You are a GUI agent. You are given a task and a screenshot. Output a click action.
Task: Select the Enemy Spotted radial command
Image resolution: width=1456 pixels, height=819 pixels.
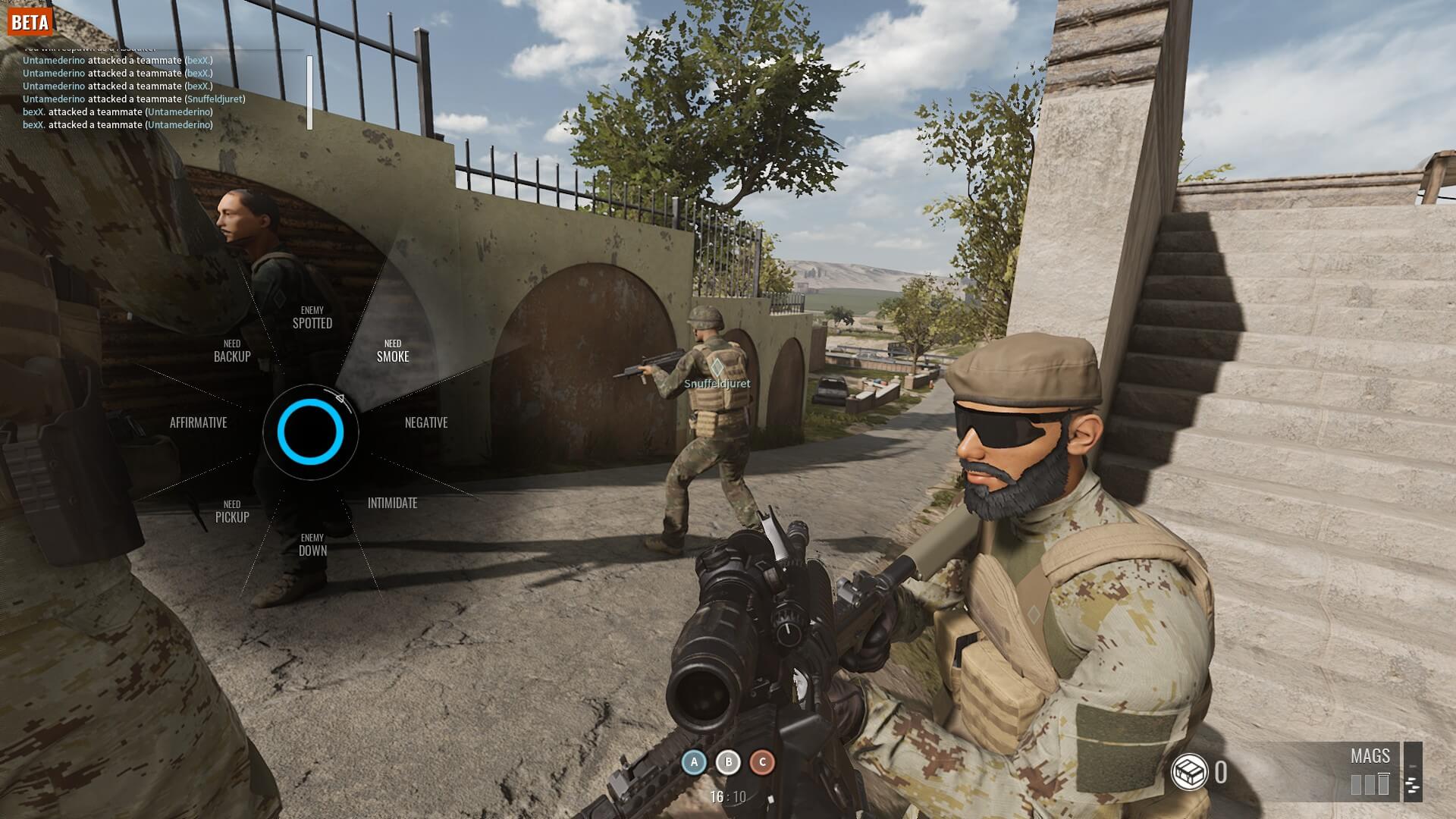[x=312, y=318]
